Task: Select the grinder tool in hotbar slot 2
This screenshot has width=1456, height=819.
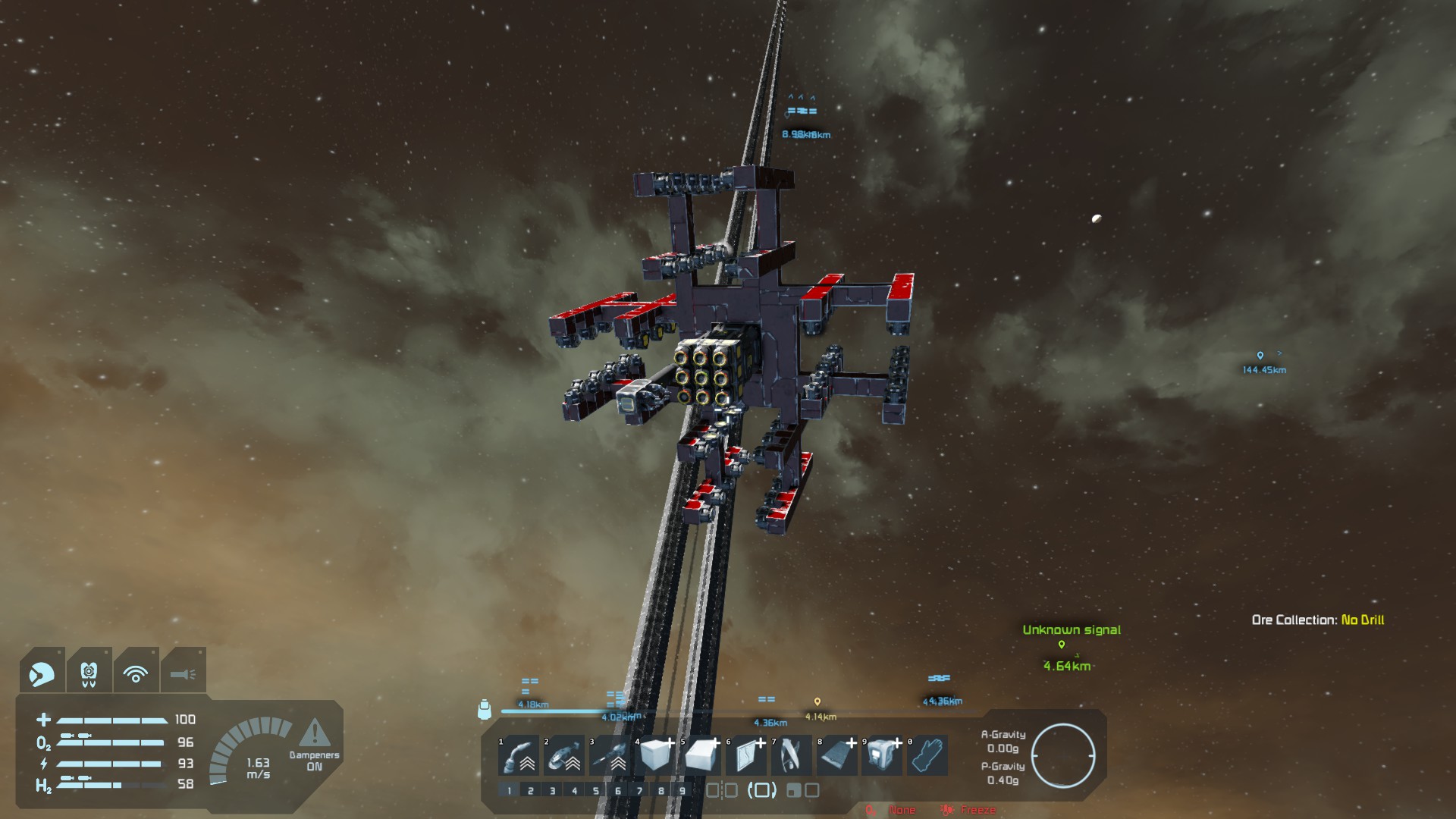Action: 565,755
